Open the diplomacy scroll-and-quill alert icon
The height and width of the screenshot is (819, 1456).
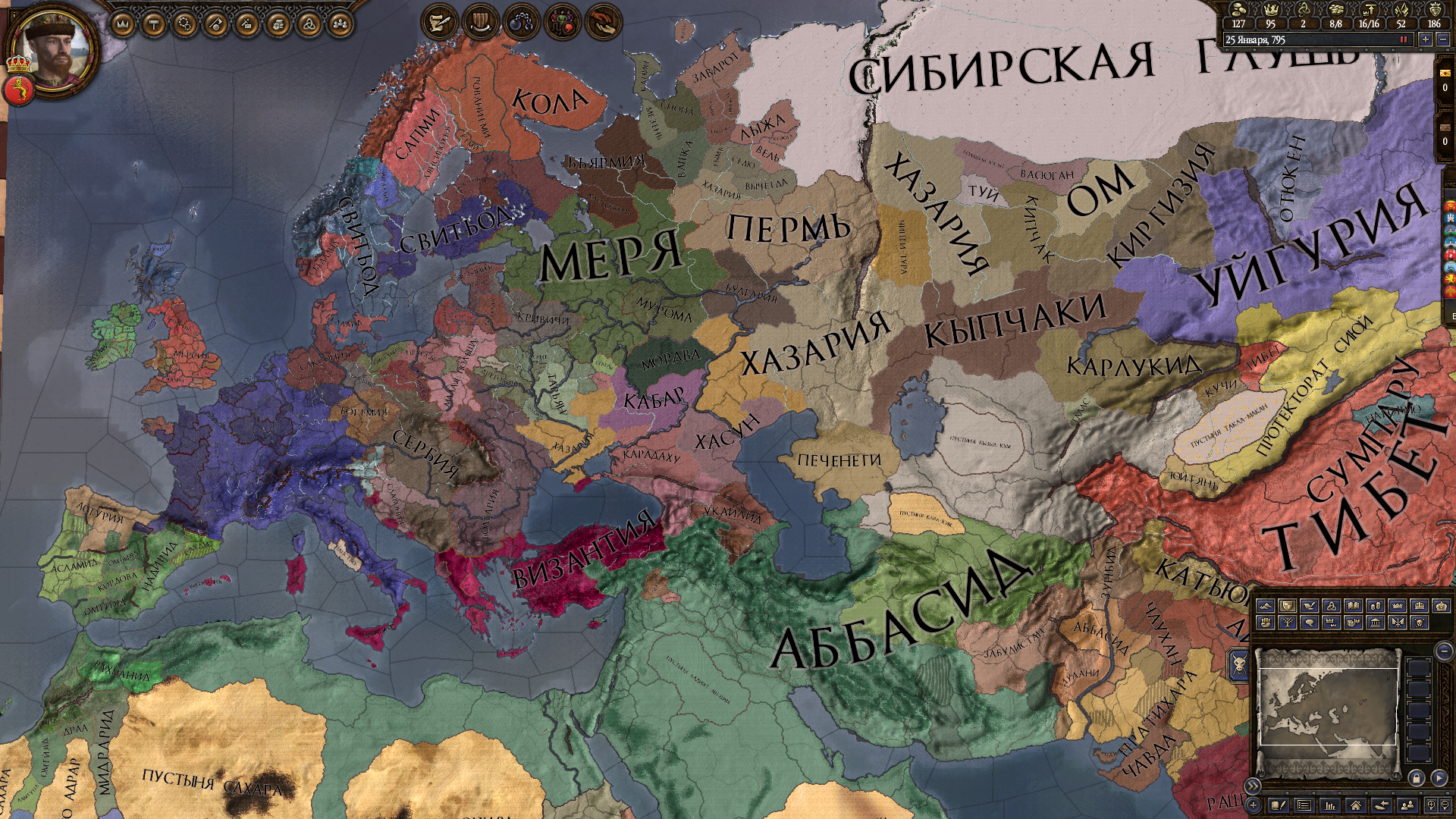(440, 21)
